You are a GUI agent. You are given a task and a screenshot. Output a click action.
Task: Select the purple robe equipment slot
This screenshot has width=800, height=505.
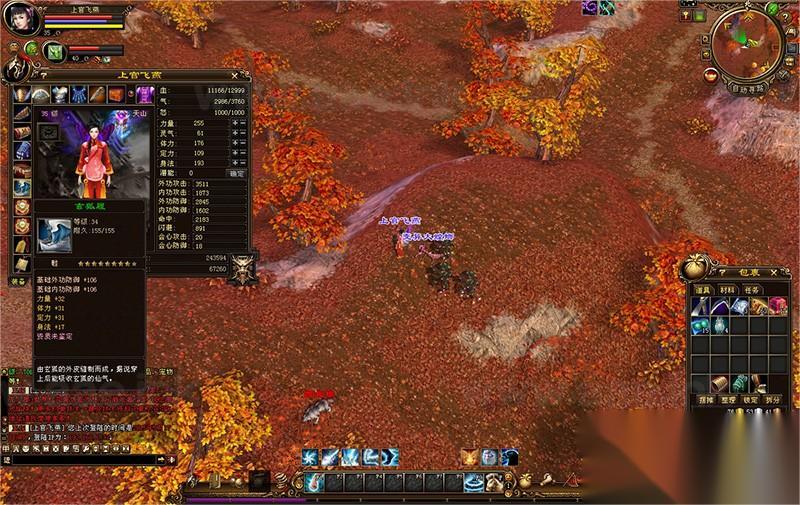[146, 94]
